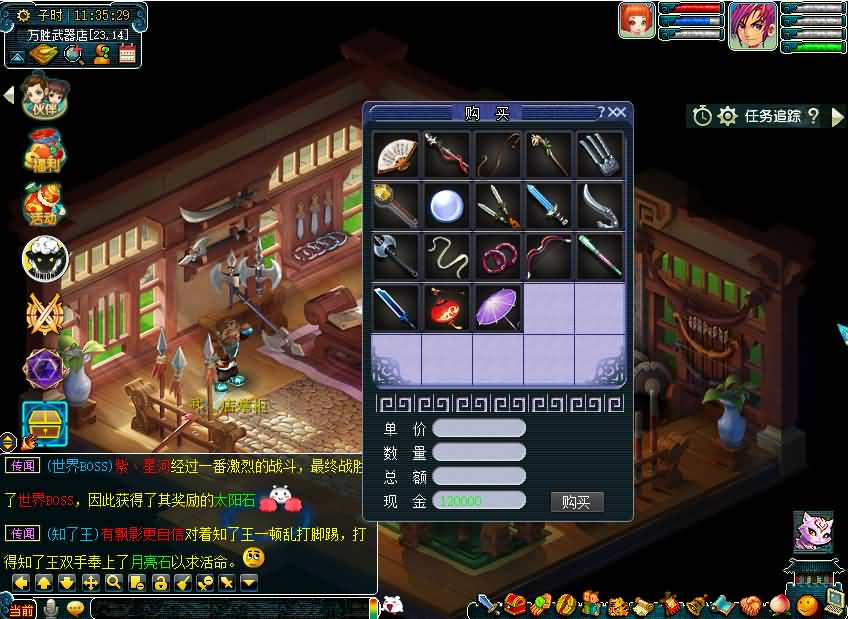Click the sheep mascot icon
The height and width of the screenshot is (619, 848).
coord(45,259)
